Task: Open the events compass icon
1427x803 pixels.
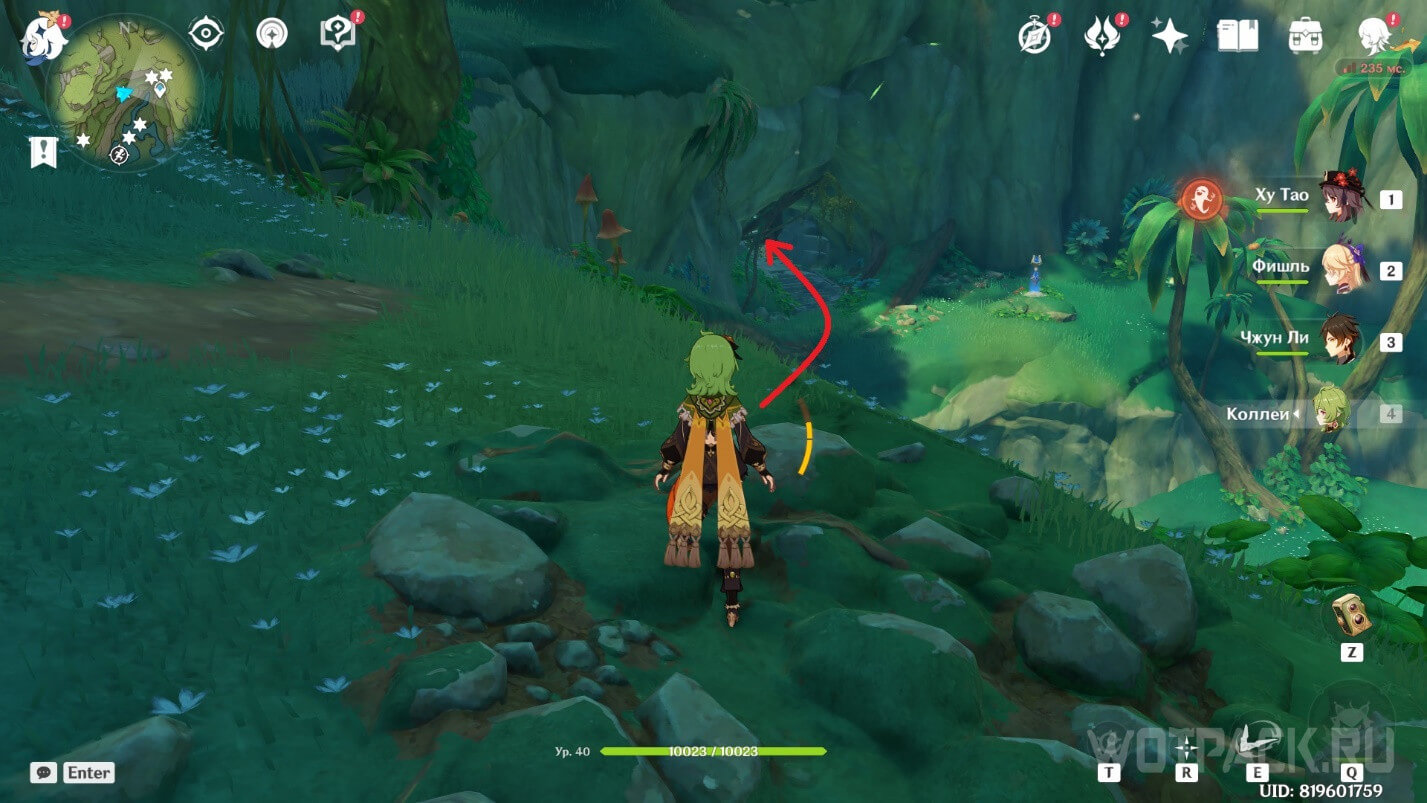Action: coord(1034,35)
